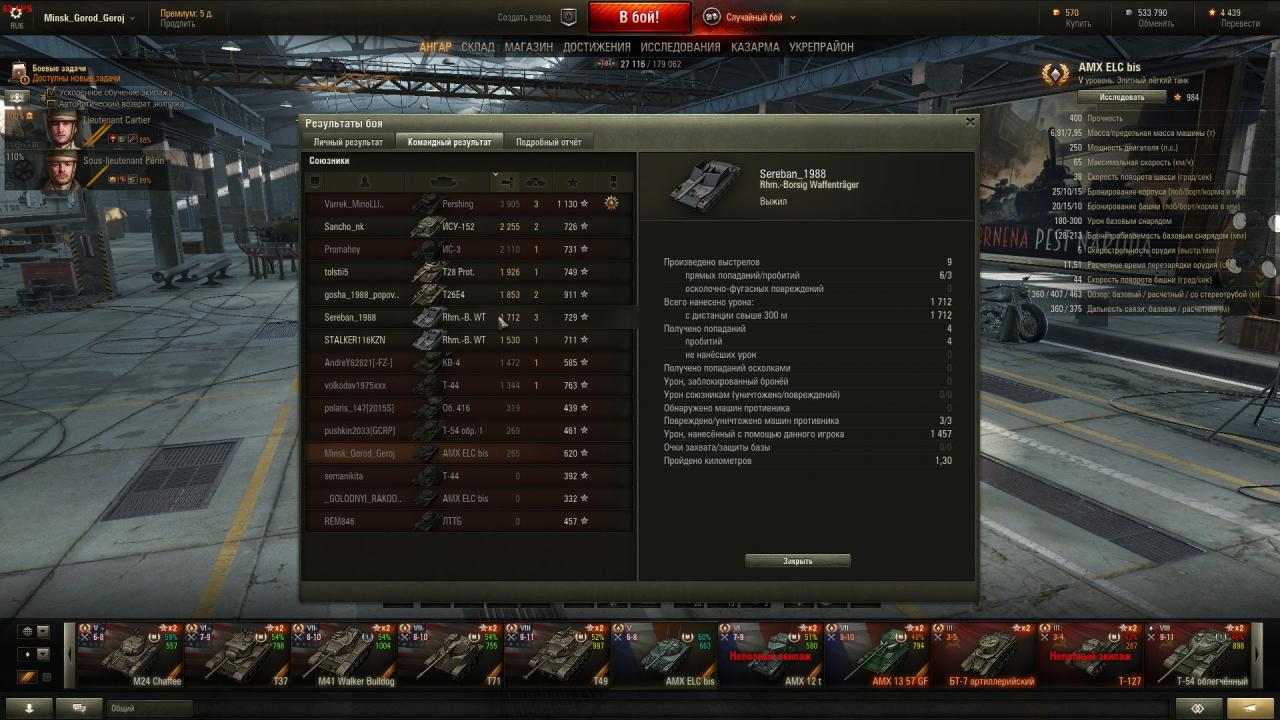Switch to Личный результат tab

pos(348,142)
